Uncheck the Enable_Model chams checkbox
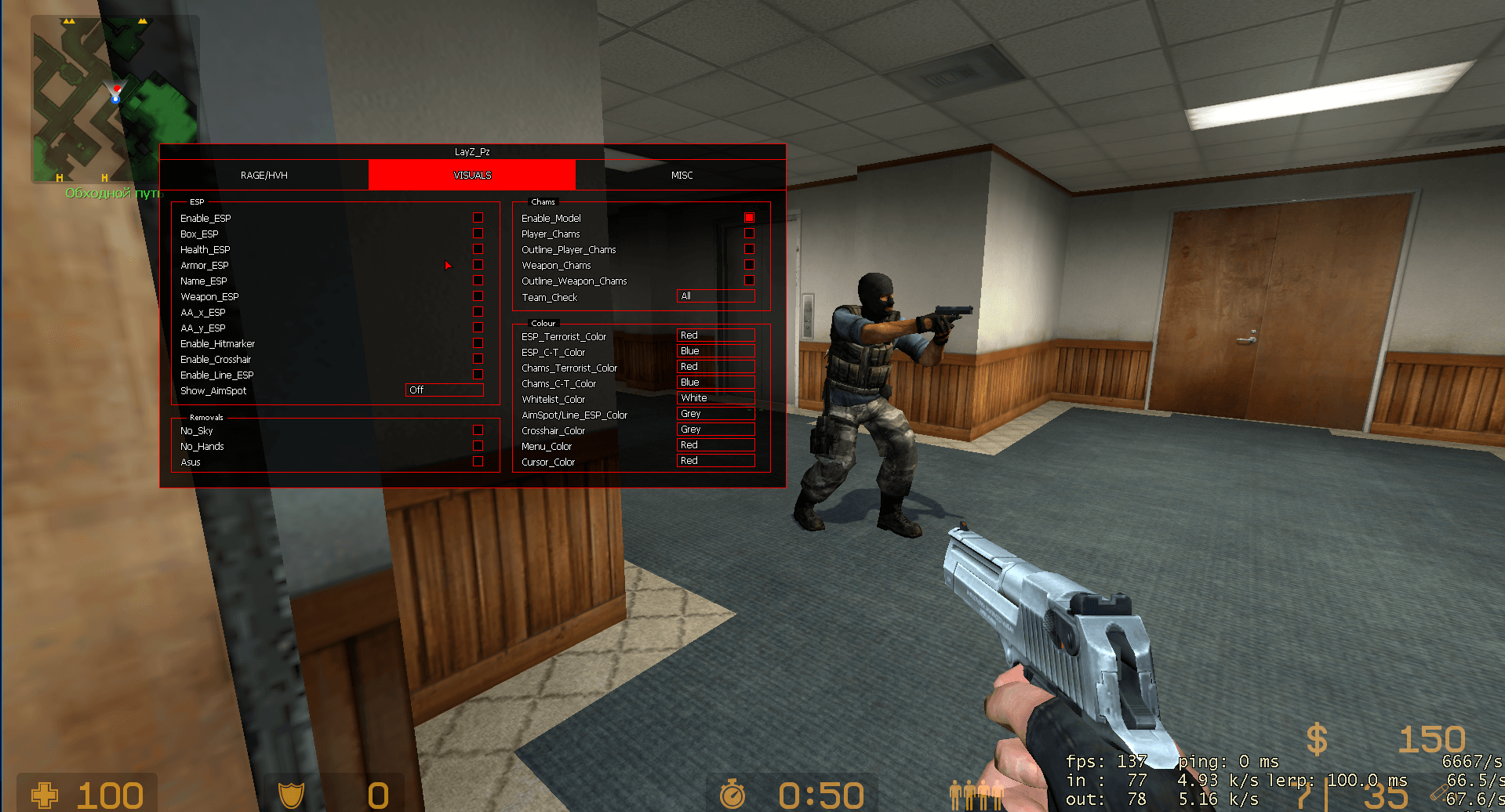Image resolution: width=1505 pixels, height=812 pixels. (x=749, y=218)
